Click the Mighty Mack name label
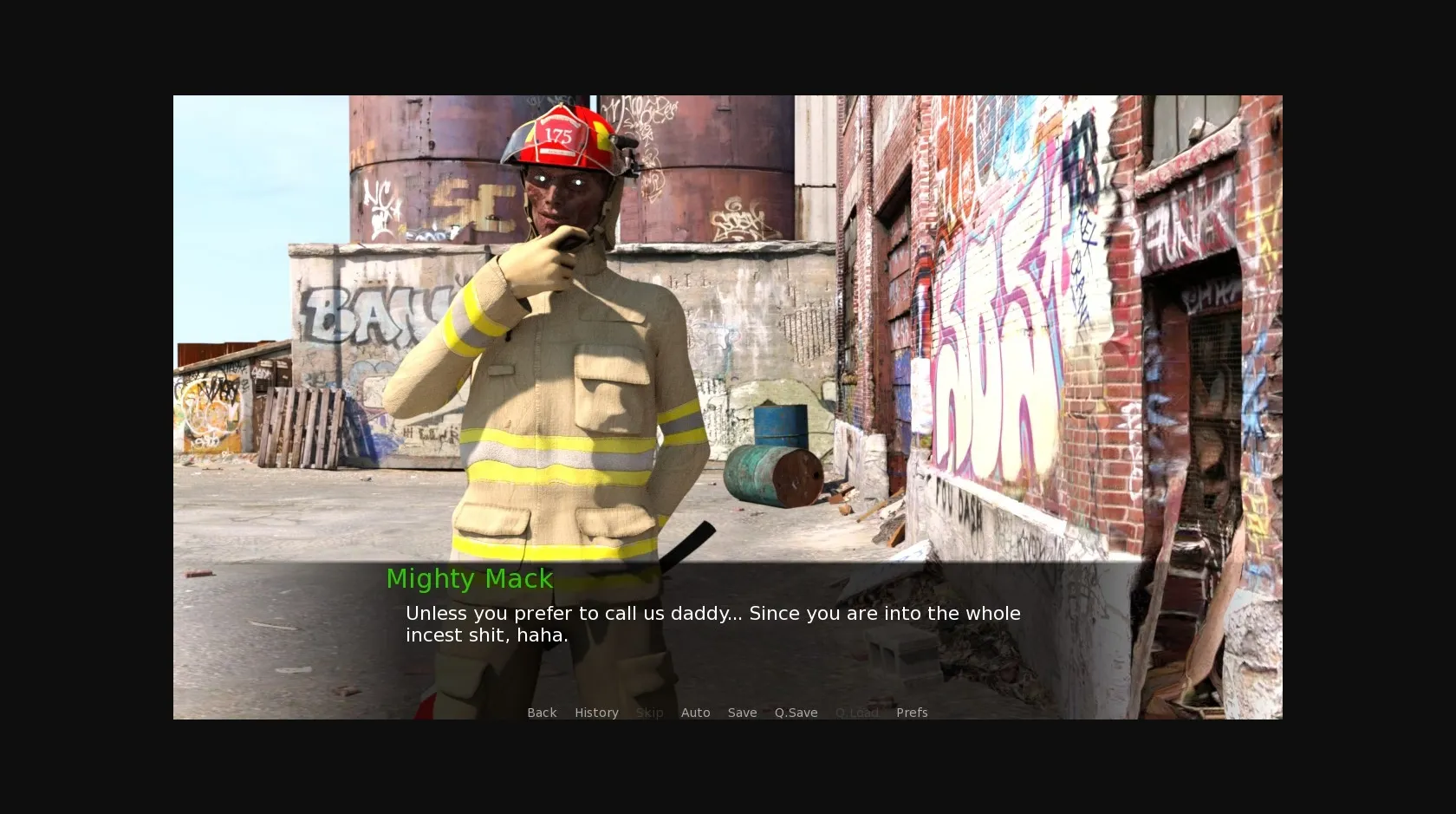 pyautogui.click(x=470, y=579)
